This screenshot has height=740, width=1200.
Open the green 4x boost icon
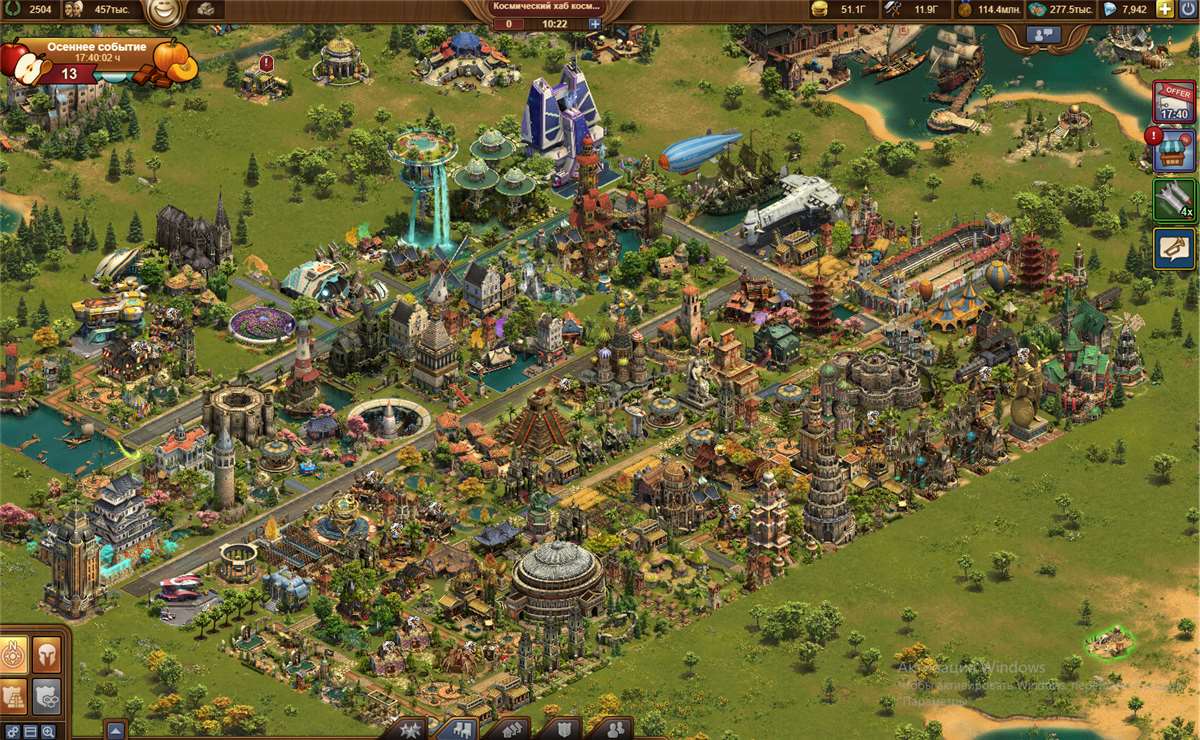click(x=1174, y=199)
